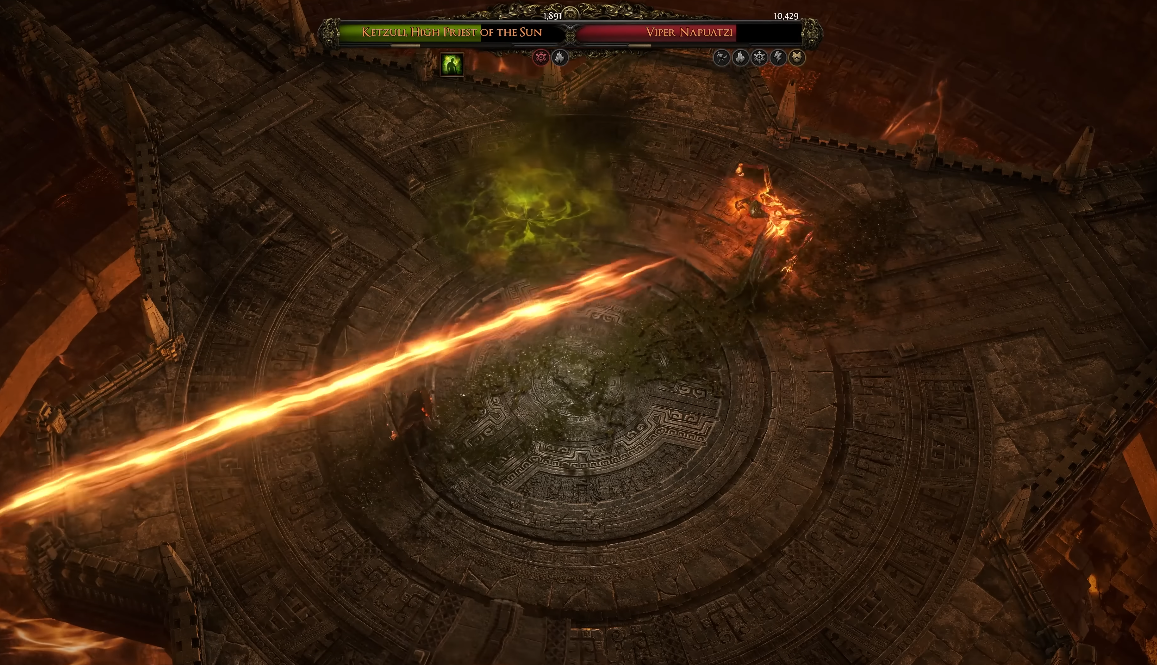This screenshot has height=665, width=1157.
Task: Click the golden beast face modifier icon
Action: point(797,58)
